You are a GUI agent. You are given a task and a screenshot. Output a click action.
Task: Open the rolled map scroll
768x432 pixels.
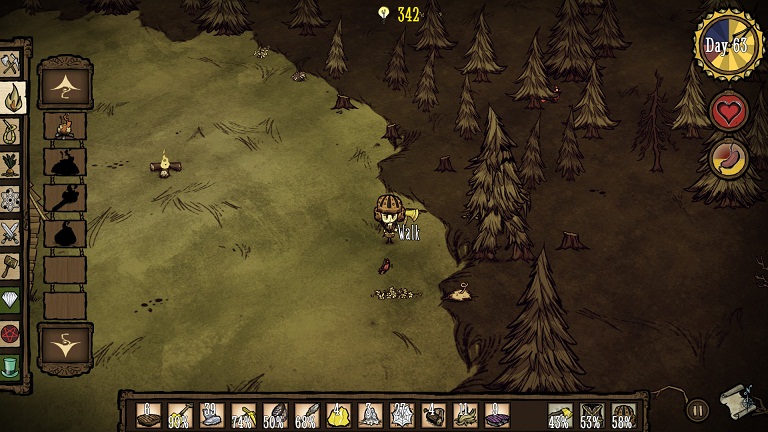click(737, 400)
